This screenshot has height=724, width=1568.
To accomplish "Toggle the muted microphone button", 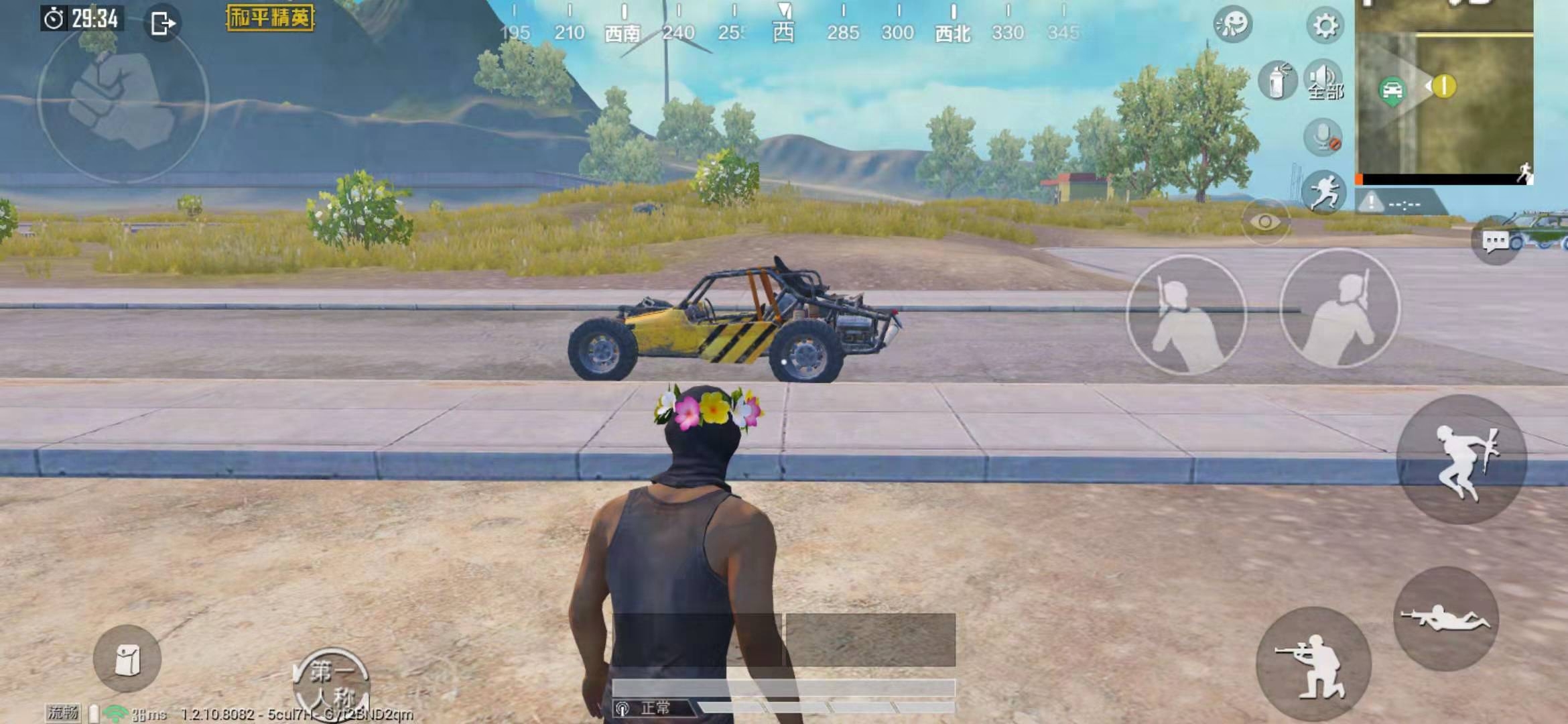I will [1323, 137].
